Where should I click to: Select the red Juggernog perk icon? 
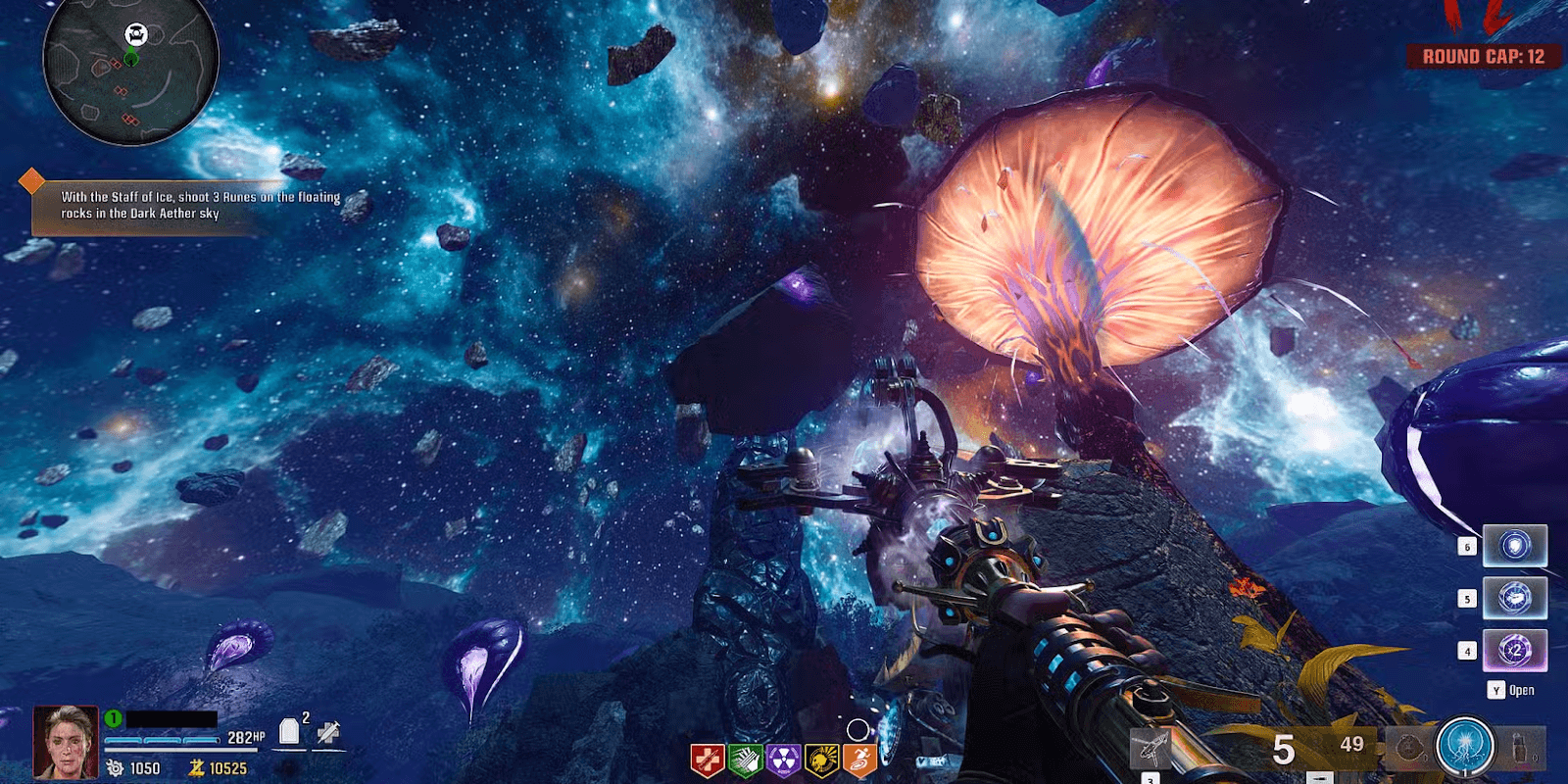[x=708, y=759]
